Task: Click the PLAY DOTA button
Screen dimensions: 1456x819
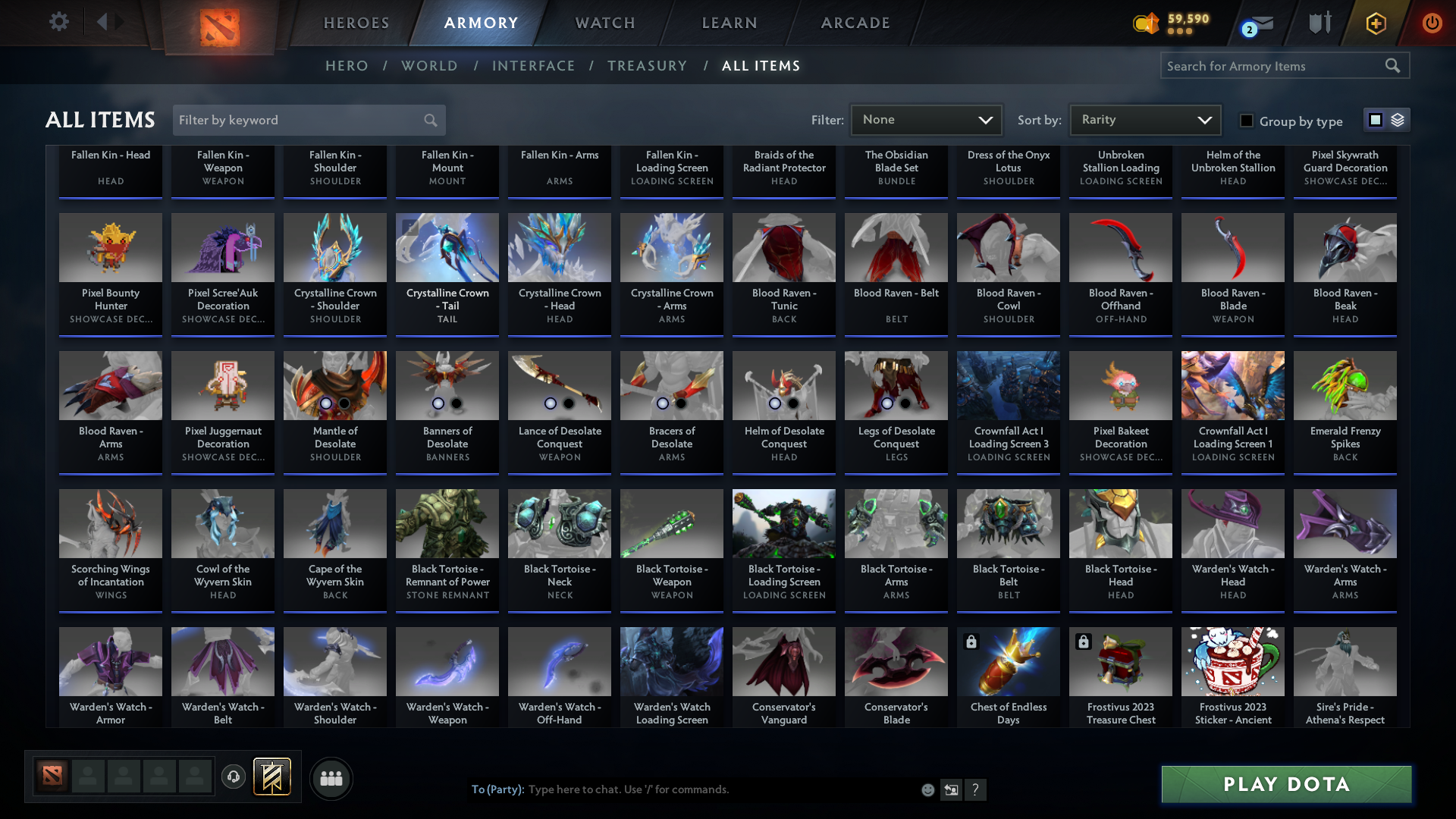Action: 1285,784
